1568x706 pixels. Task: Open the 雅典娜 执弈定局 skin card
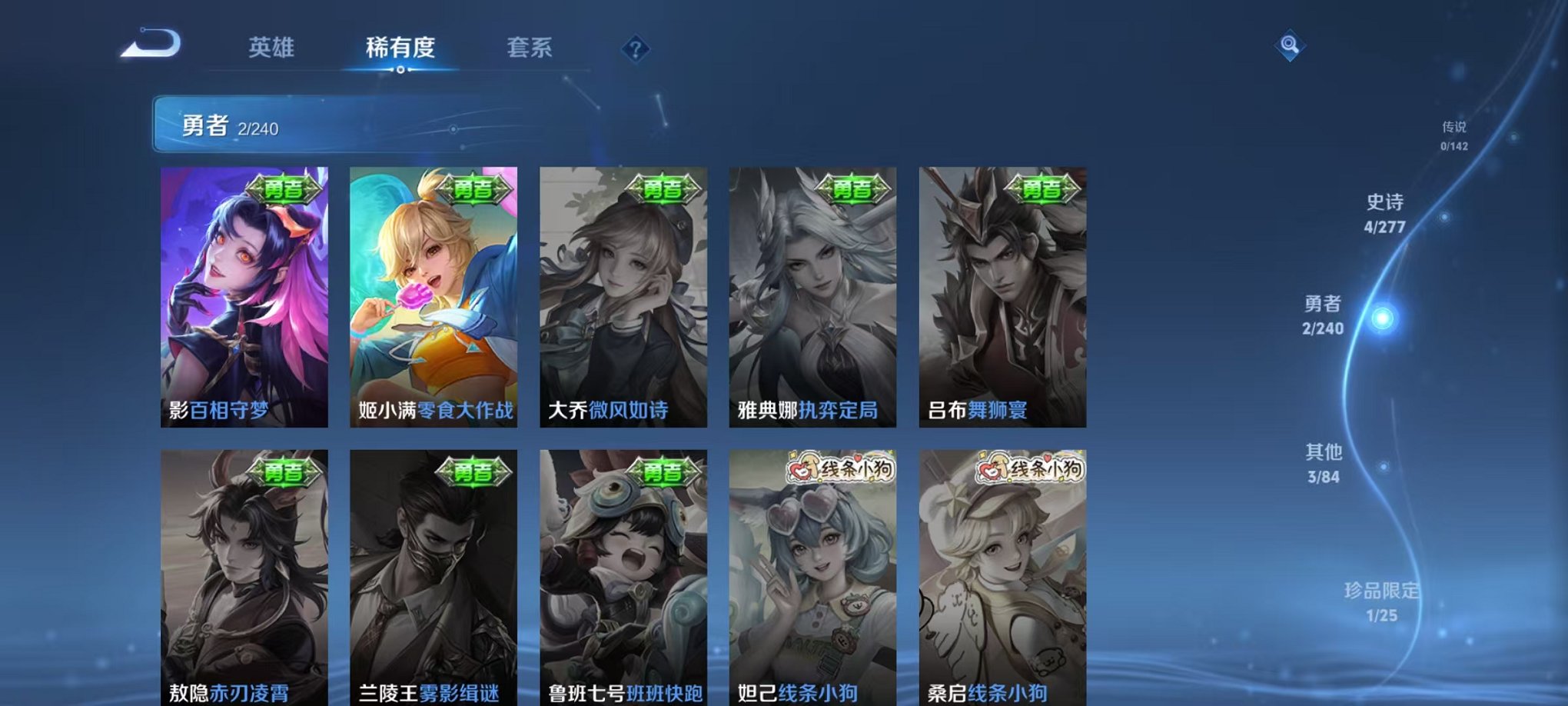click(x=812, y=296)
